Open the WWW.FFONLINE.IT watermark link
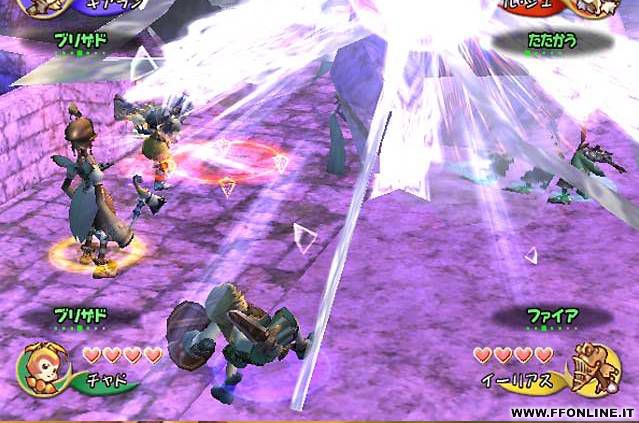Viewport: 639px width, 423px height. coord(570,412)
